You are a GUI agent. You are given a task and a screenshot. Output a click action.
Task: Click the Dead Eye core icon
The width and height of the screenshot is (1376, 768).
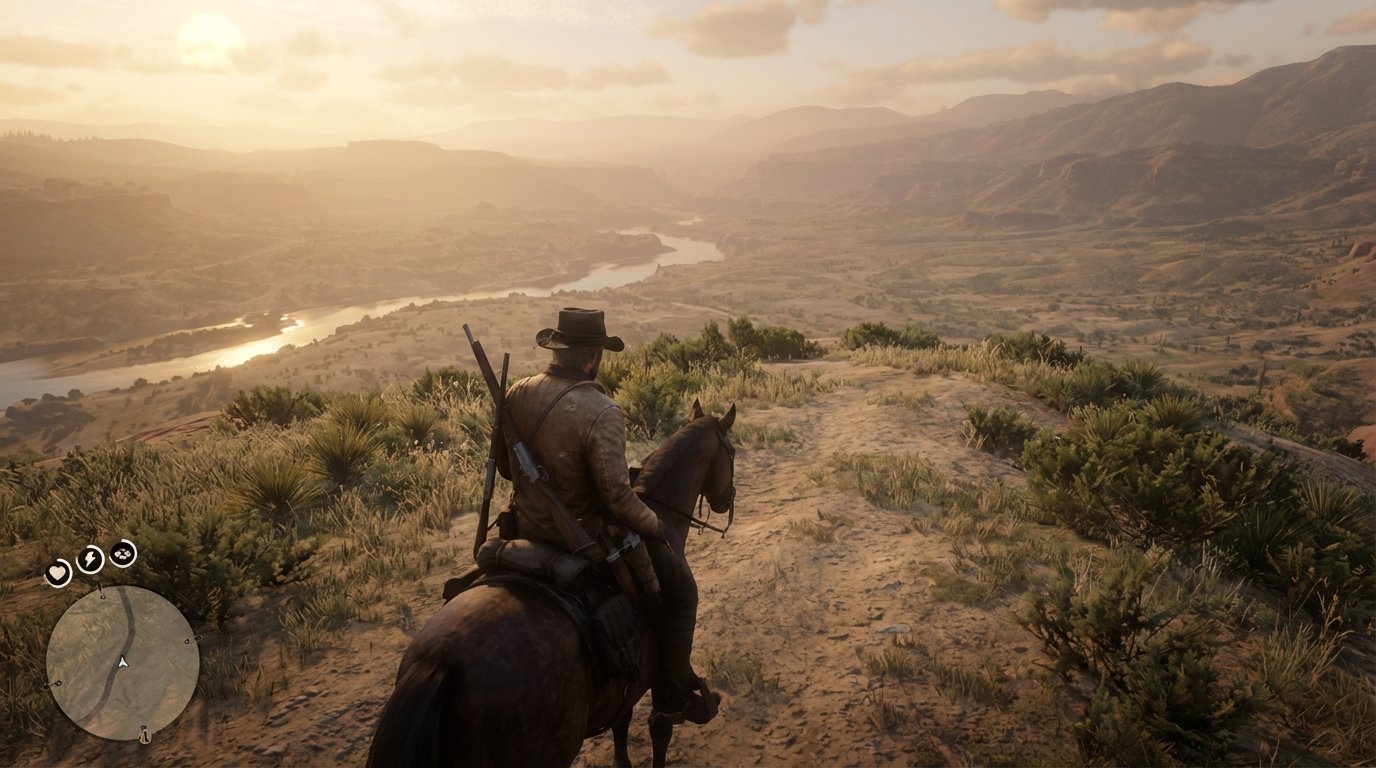(x=122, y=553)
